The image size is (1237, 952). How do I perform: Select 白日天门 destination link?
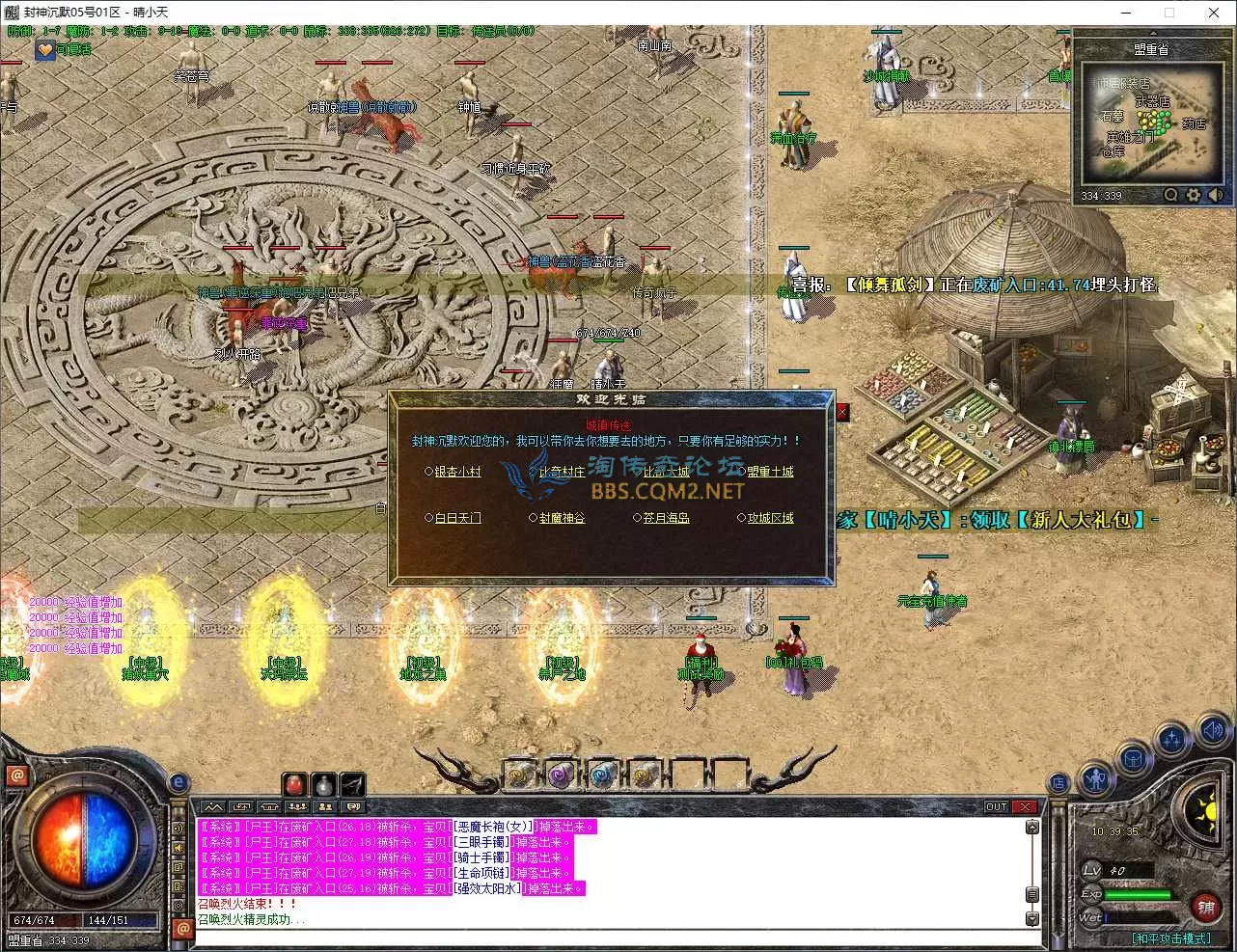coord(457,518)
